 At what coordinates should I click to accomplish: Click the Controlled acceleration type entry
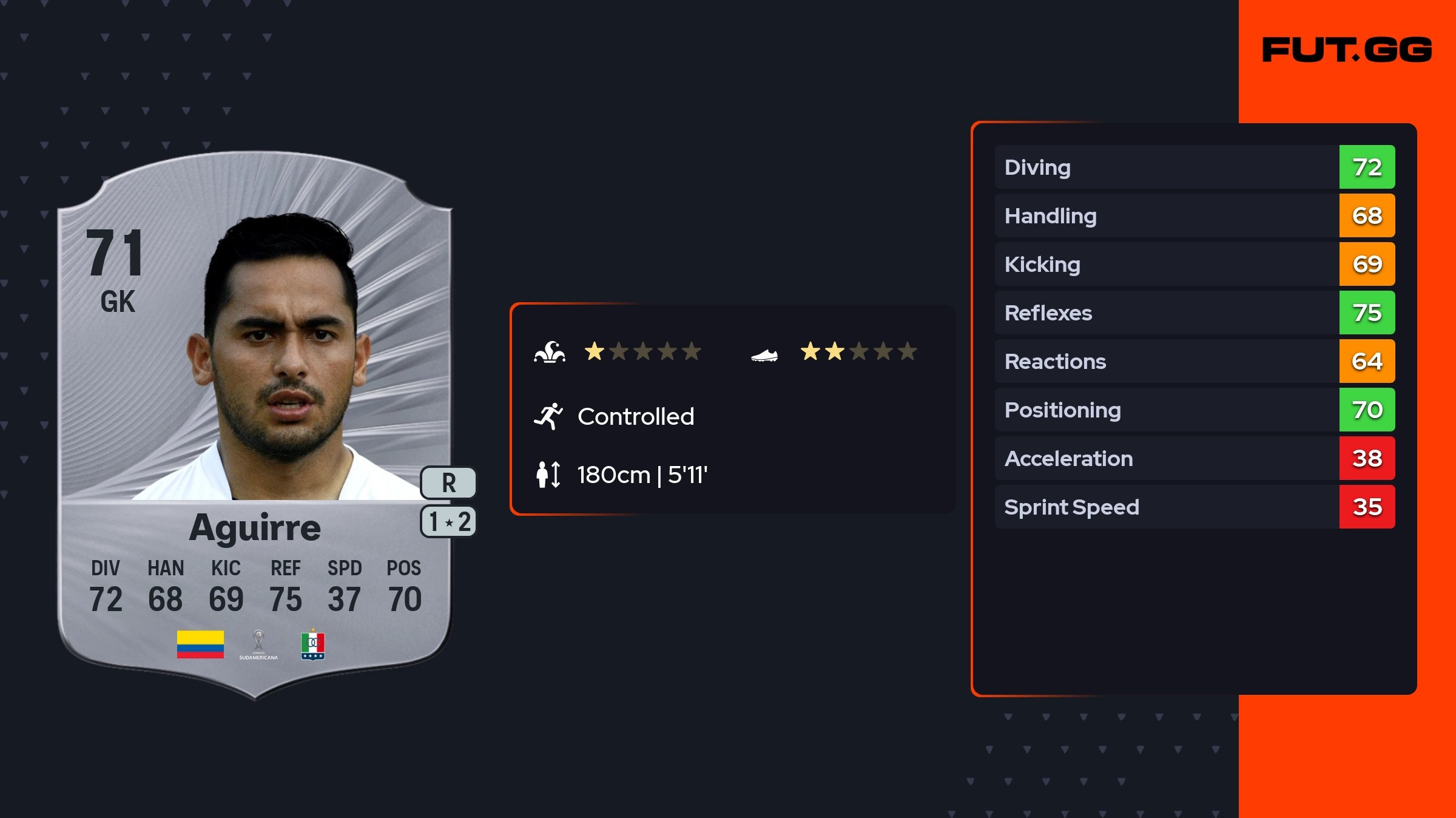point(635,417)
